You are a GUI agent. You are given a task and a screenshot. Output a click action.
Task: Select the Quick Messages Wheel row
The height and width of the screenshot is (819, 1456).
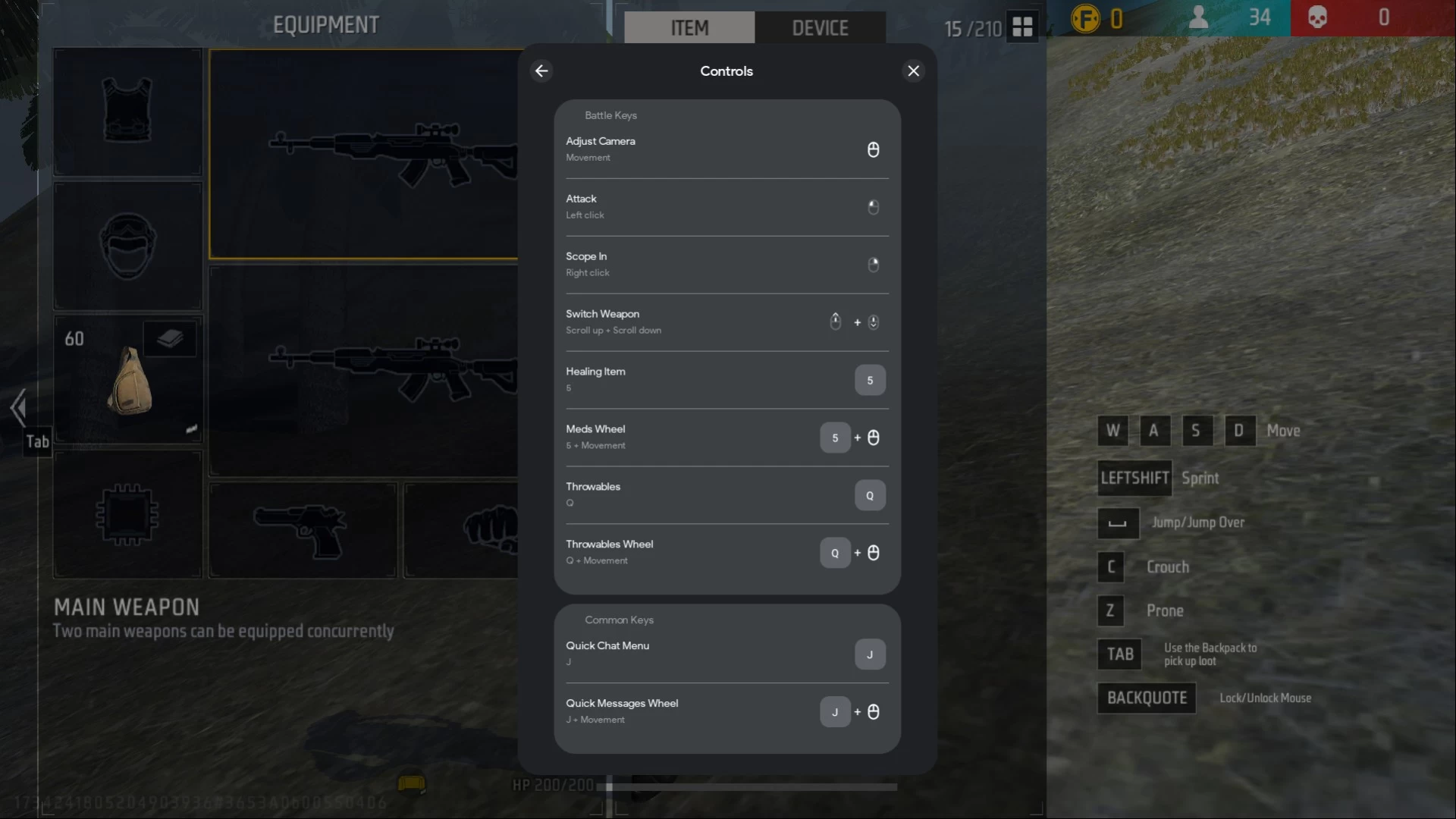[x=726, y=711]
